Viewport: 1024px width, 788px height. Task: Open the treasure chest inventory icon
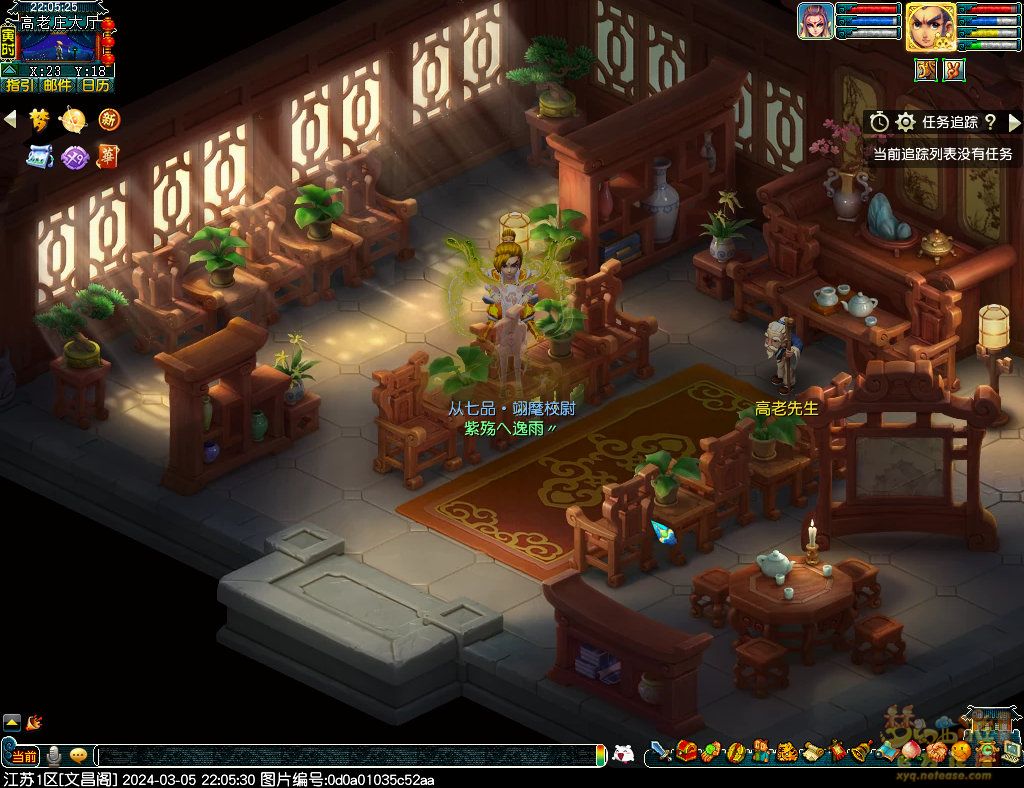click(x=686, y=751)
